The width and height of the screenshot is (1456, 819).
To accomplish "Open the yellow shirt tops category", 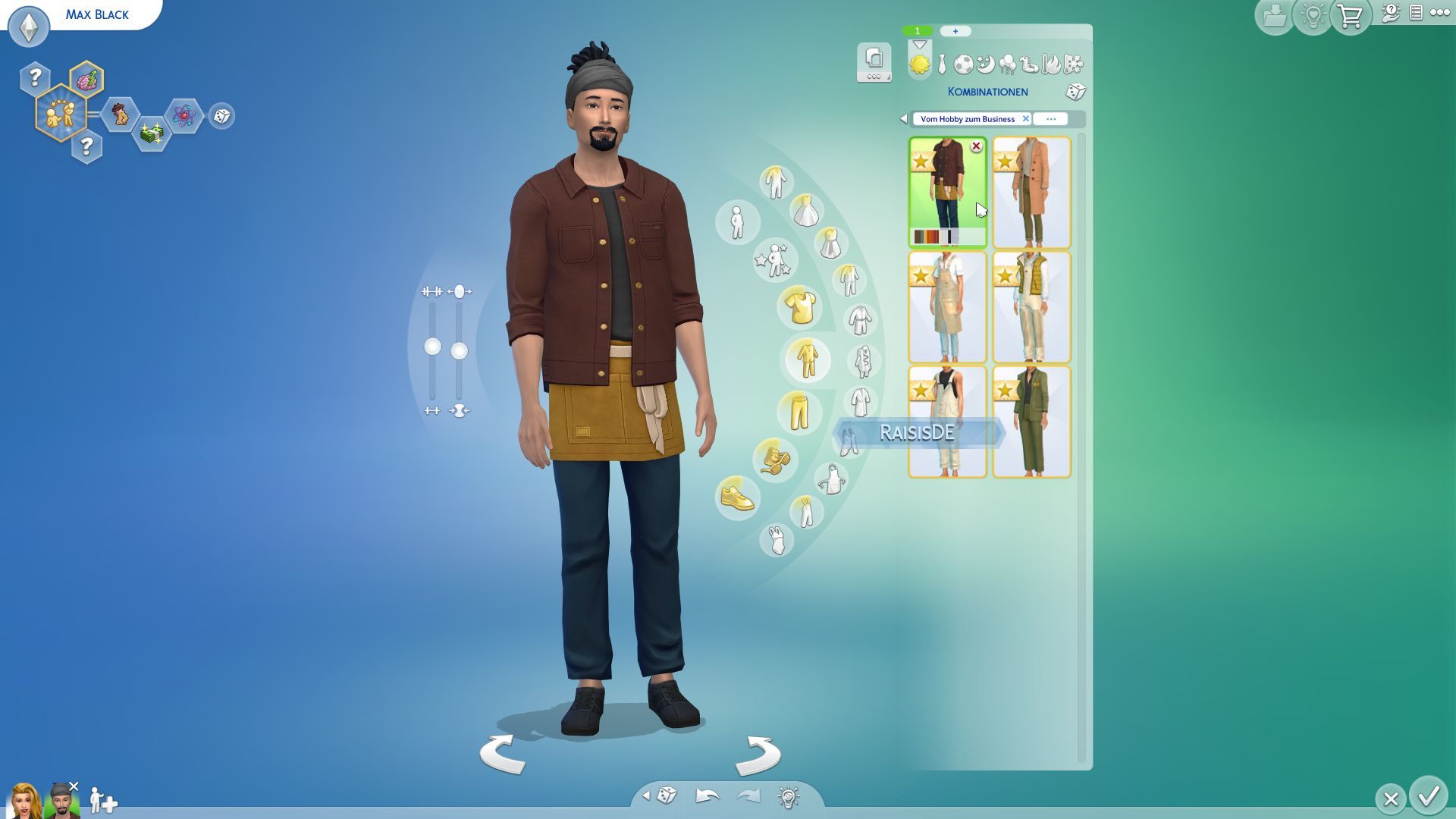I will [800, 307].
